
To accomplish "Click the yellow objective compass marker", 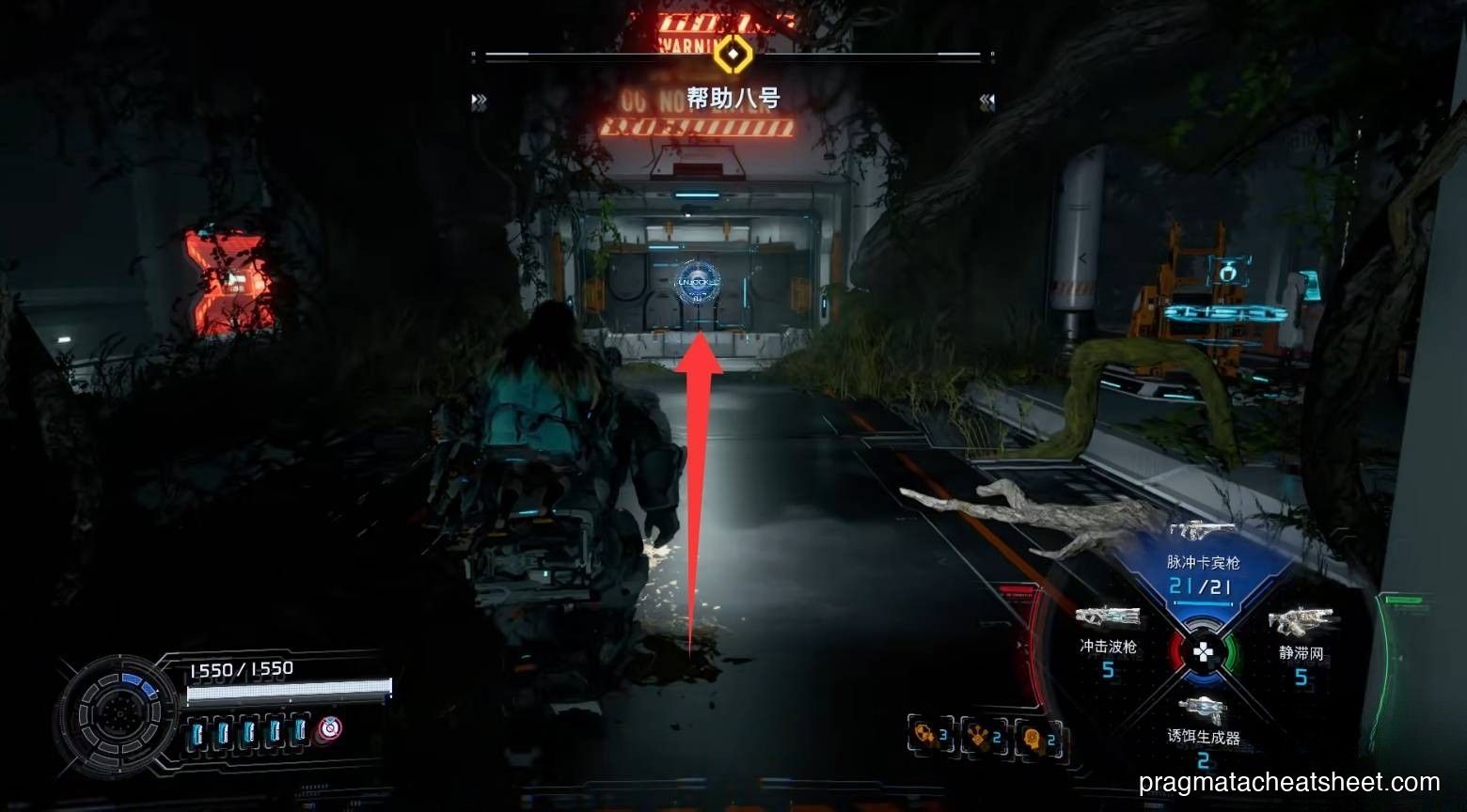I will [732, 55].
